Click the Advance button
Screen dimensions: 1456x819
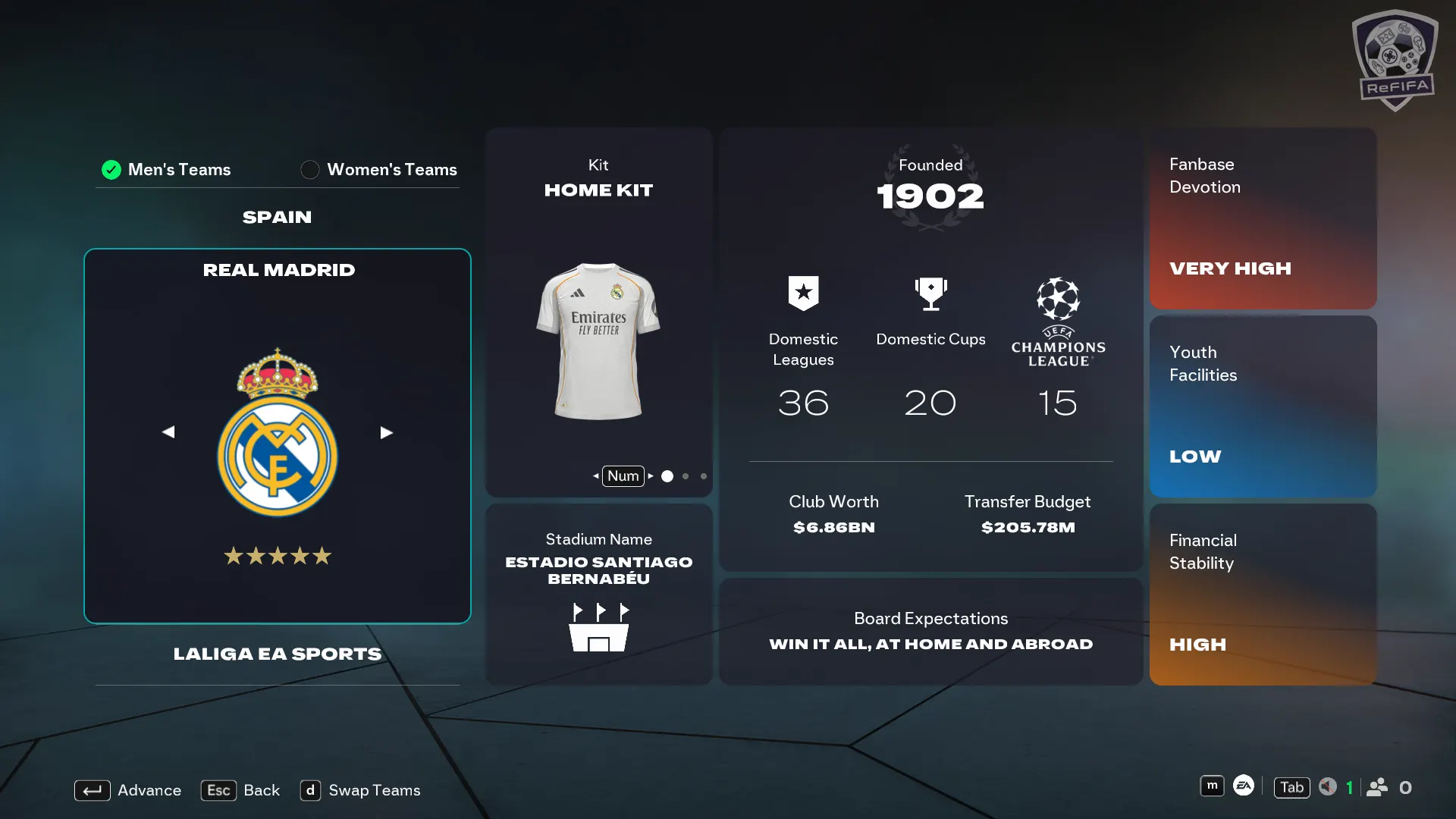128,790
